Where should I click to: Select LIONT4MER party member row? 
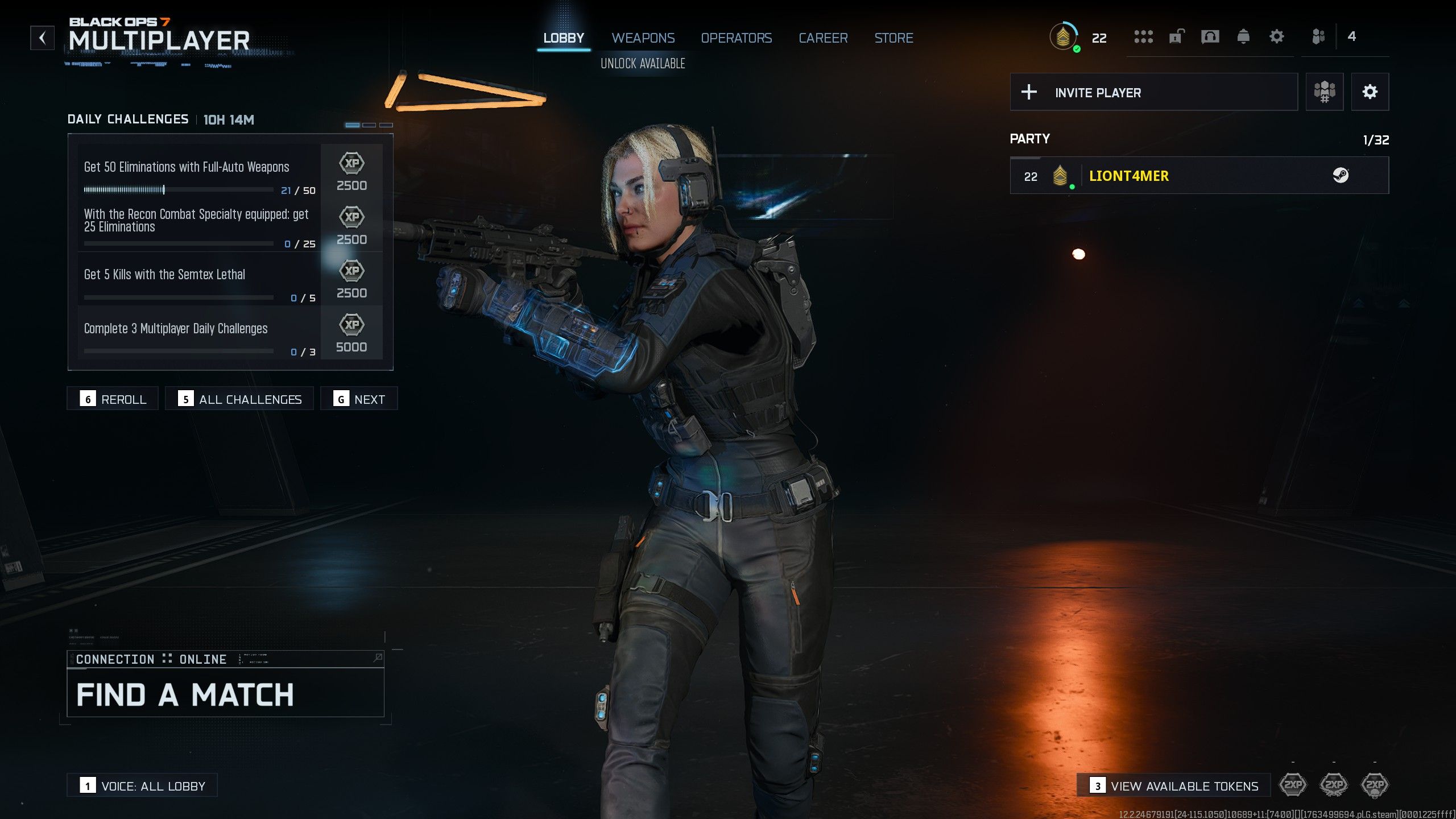[x=1199, y=176]
